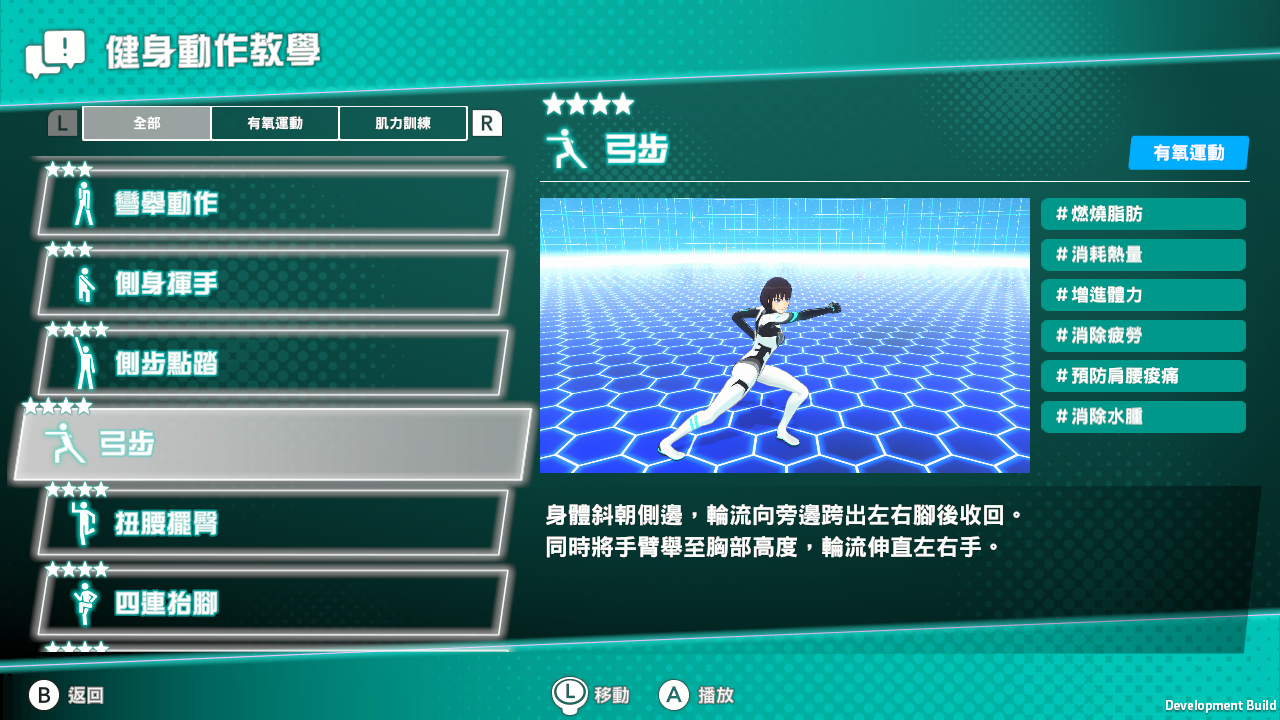Switch to the 肌力訓練 tab
Image resolution: width=1280 pixels, height=720 pixels.
pos(403,122)
